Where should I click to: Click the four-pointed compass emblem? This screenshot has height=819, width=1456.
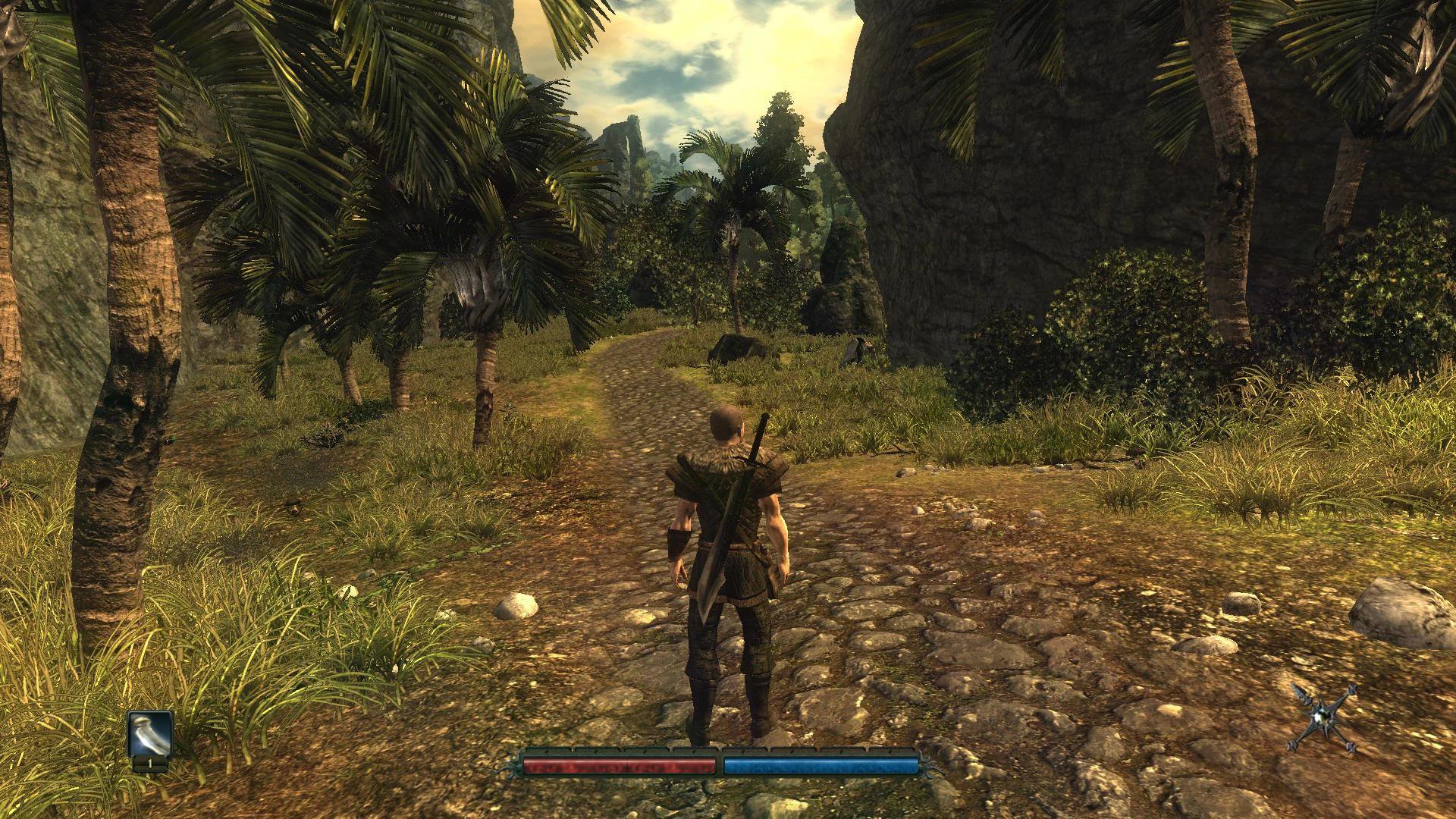point(1322,717)
